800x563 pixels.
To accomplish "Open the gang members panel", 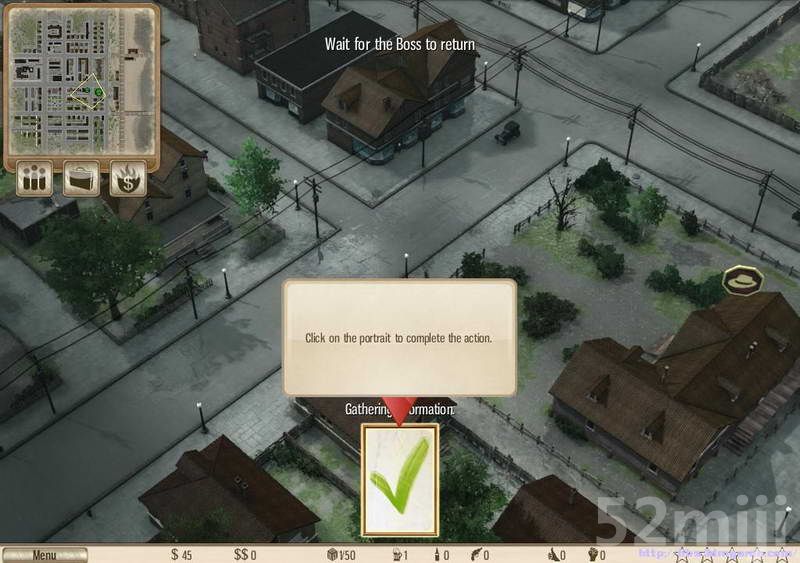I will tap(36, 179).
